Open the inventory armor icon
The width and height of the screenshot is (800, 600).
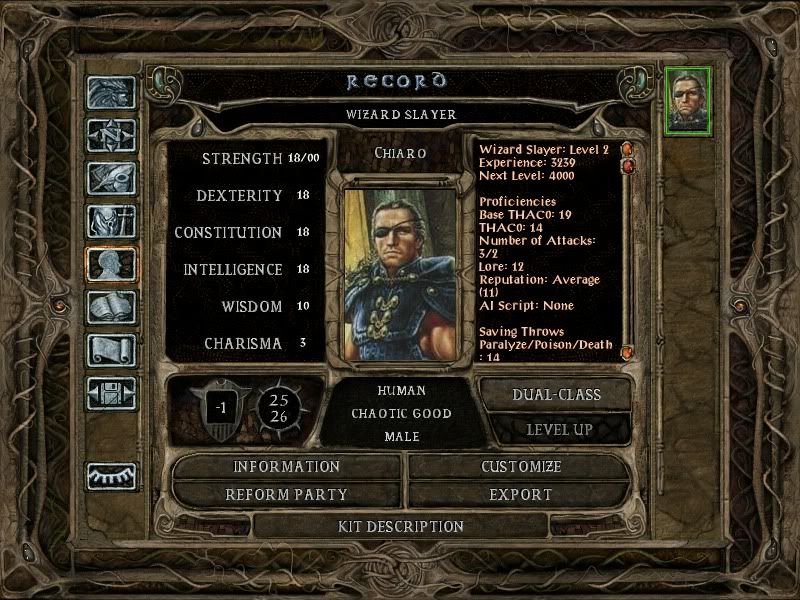[x=111, y=221]
